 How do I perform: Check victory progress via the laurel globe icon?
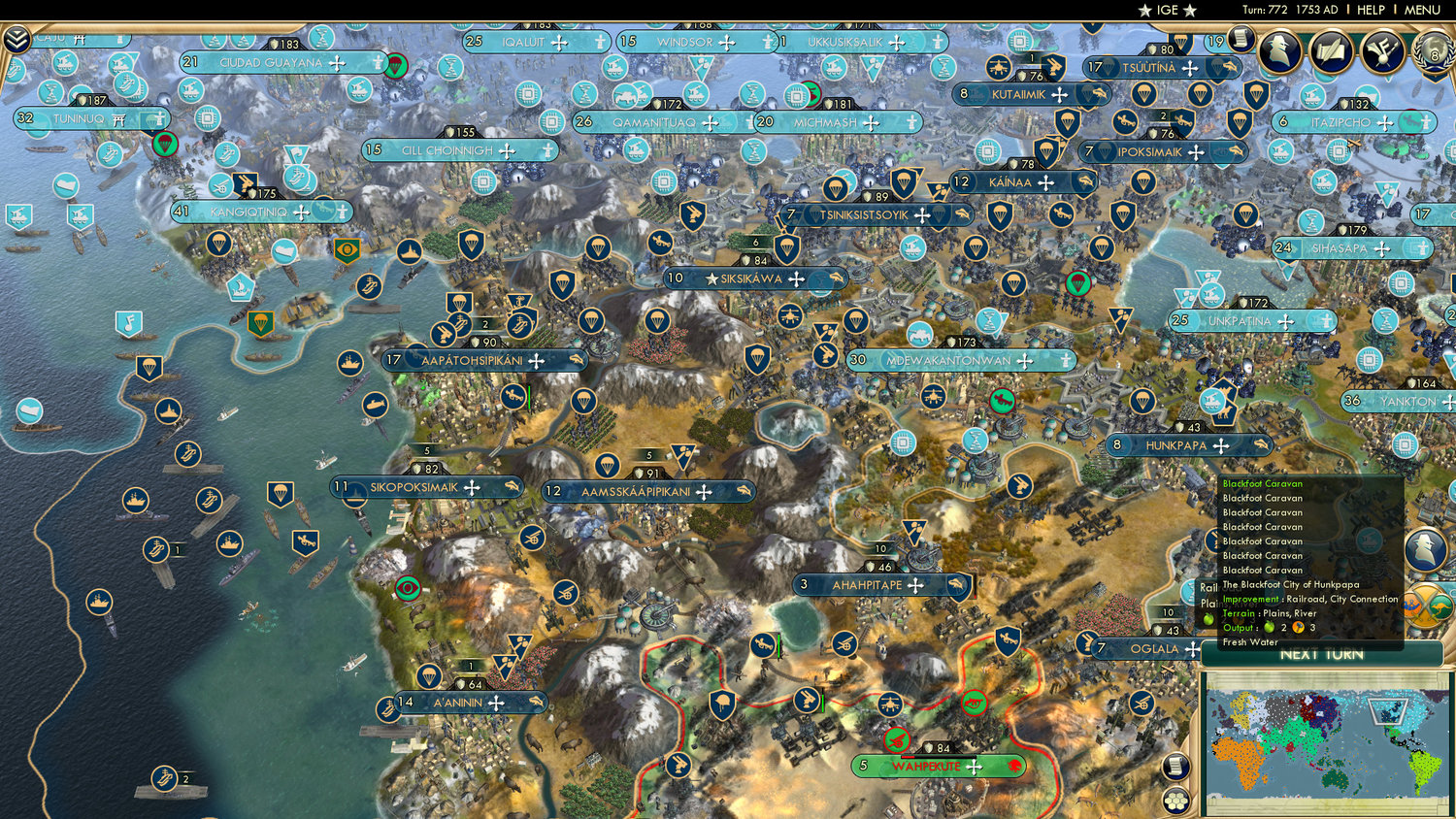tap(1432, 55)
